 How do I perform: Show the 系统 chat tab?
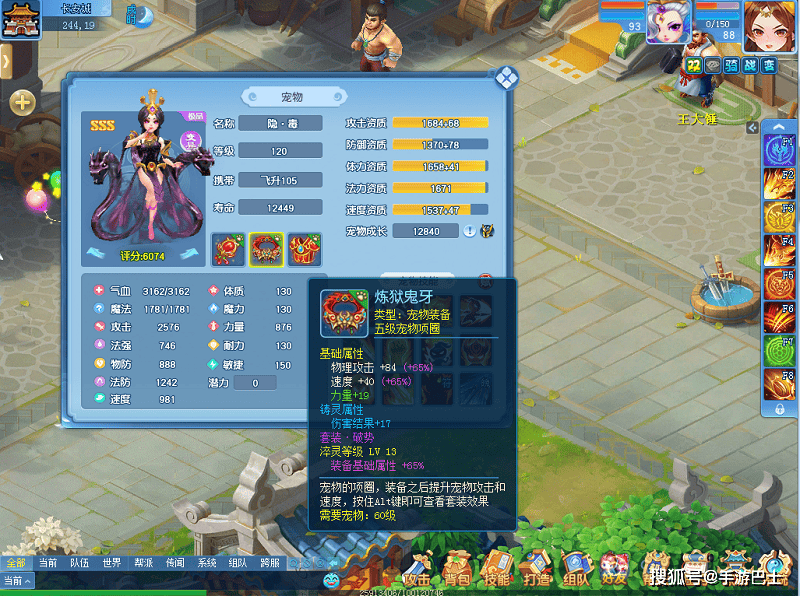click(x=206, y=563)
